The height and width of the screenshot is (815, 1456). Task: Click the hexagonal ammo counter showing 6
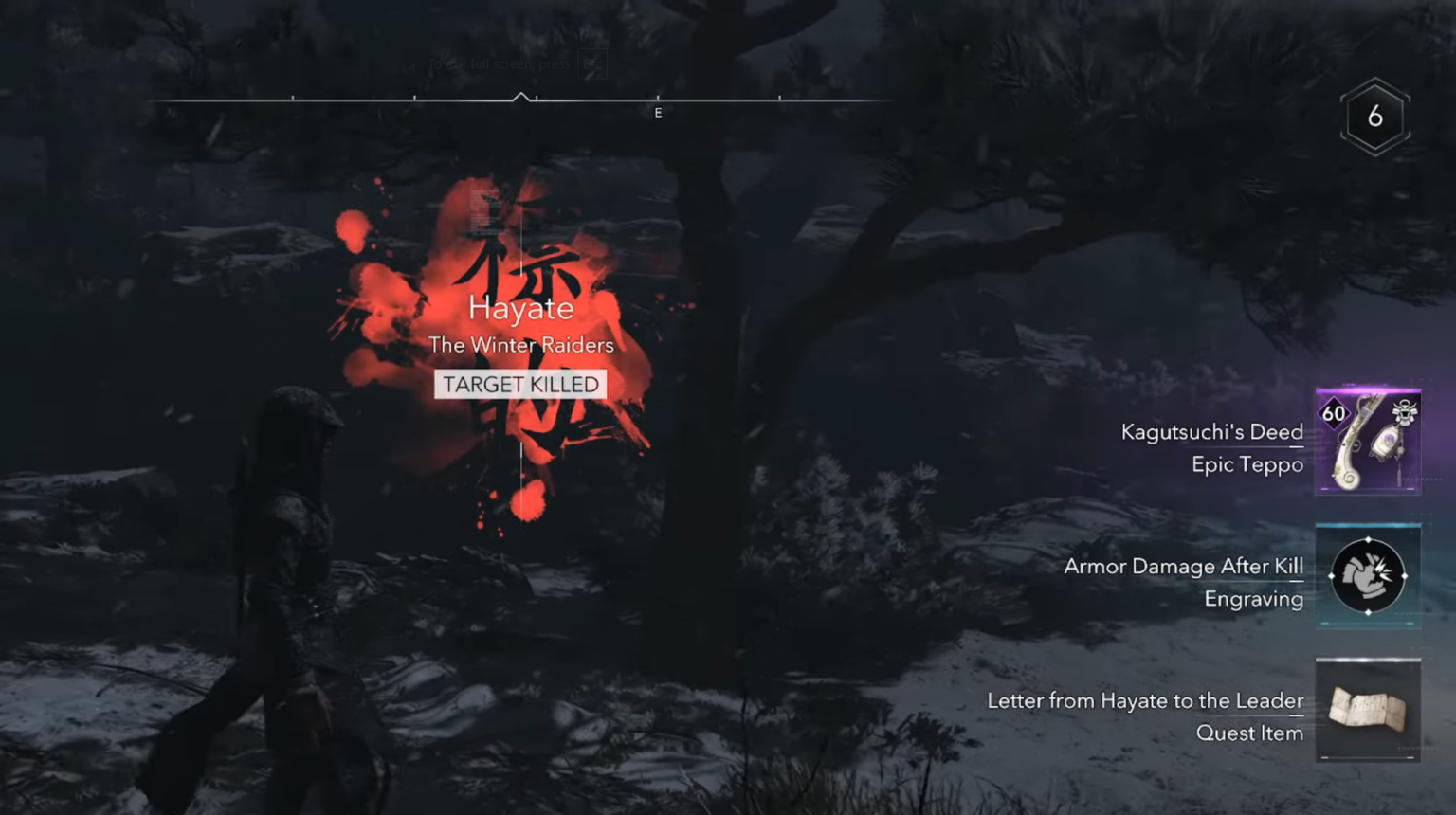click(x=1374, y=117)
